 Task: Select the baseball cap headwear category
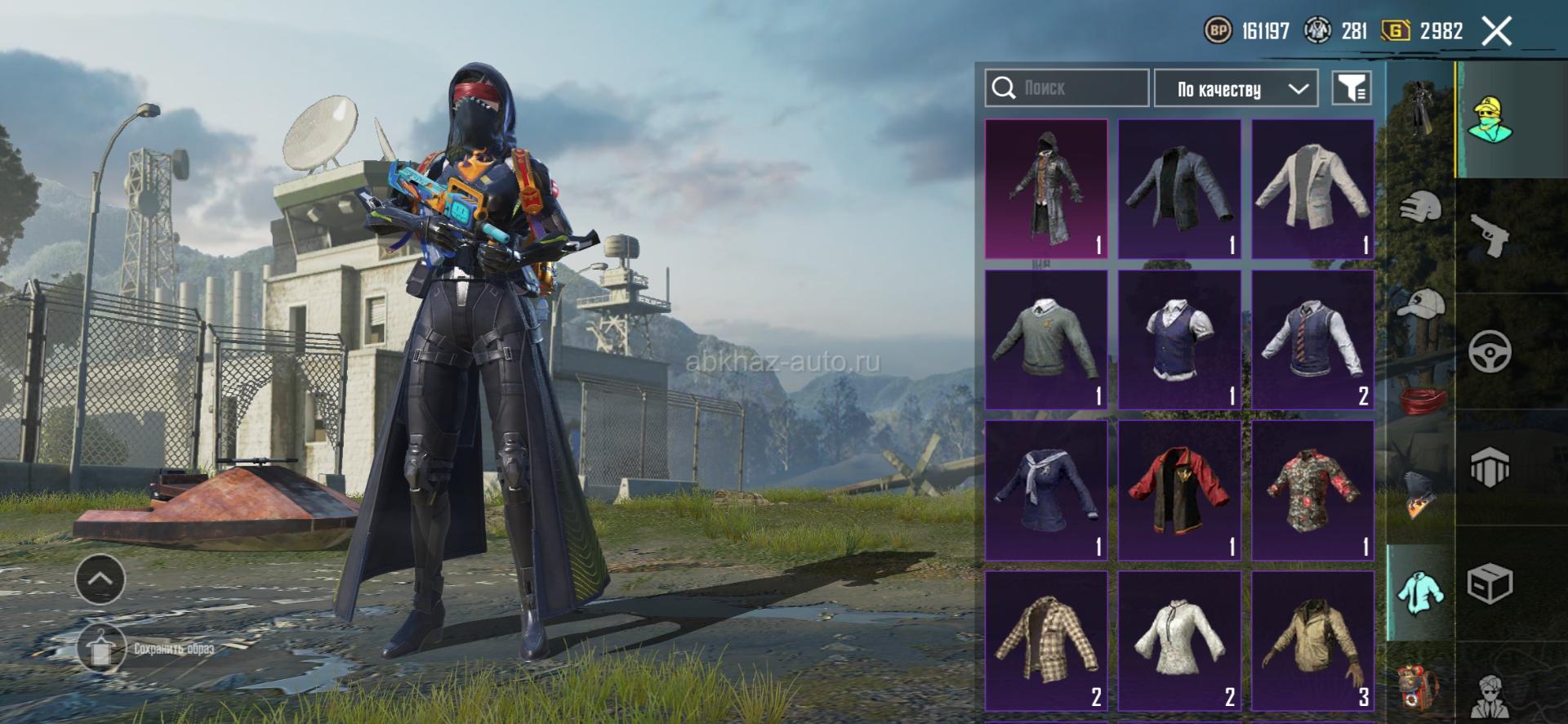coord(1420,304)
